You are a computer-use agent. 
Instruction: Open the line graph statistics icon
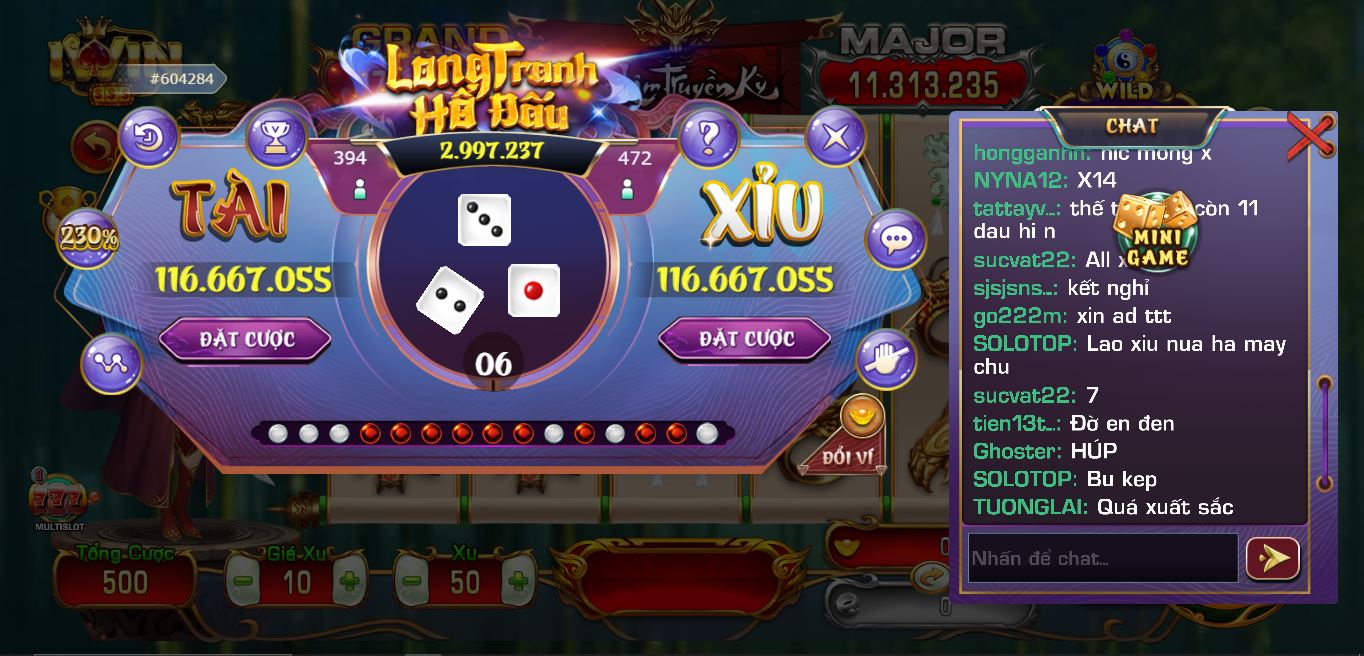coord(111,364)
